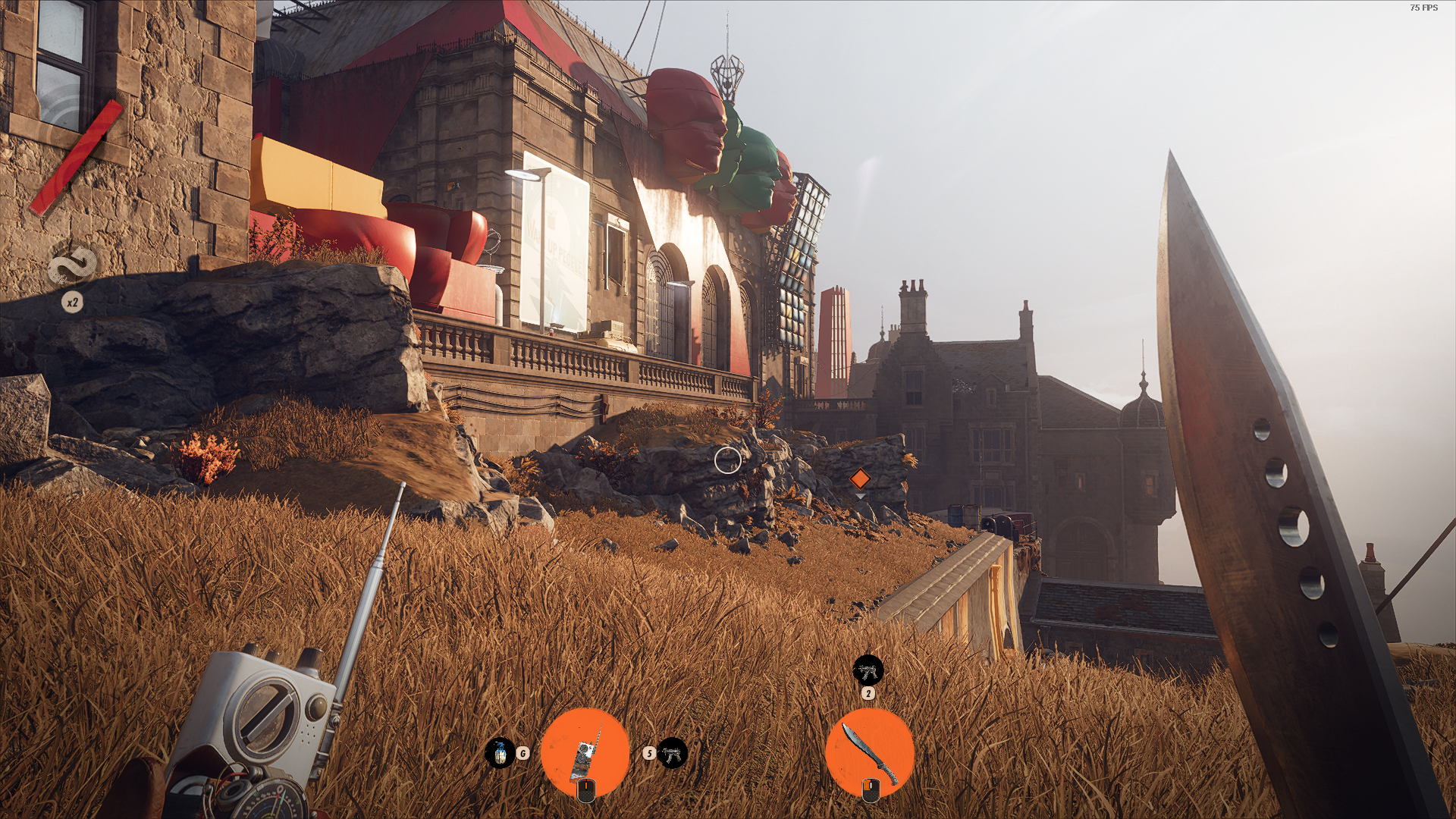Select the Hackamajig left-hand slot
The height and width of the screenshot is (819, 1456).
[x=585, y=752]
